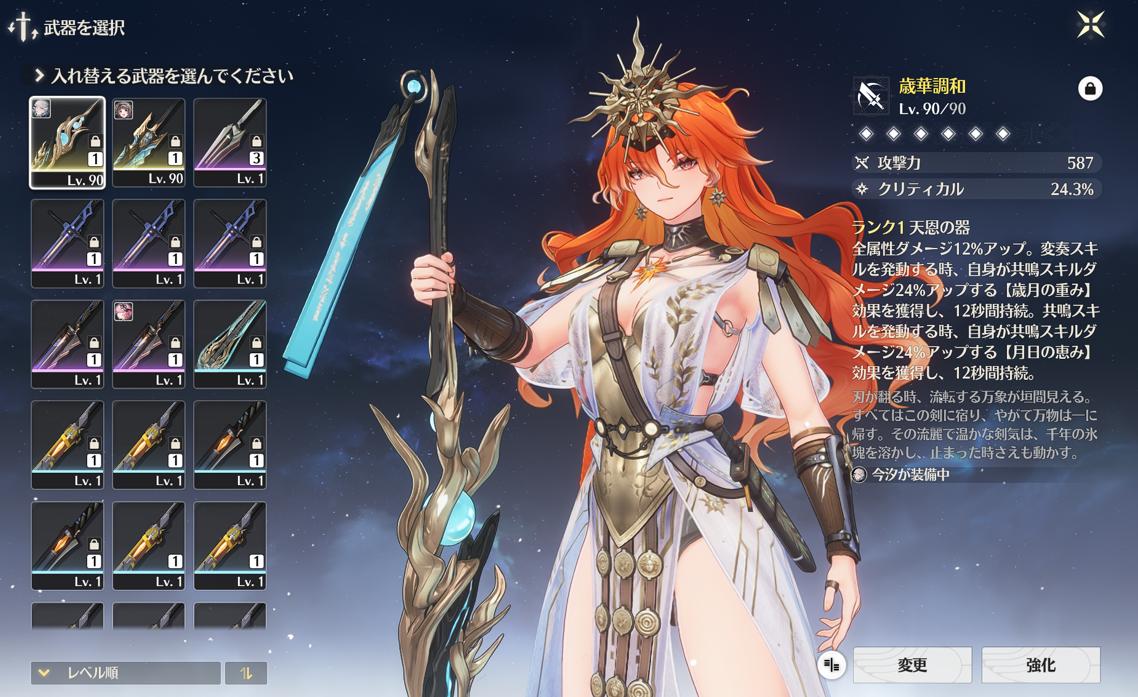Click the 変更 button
The width and height of the screenshot is (1138, 697).
(x=912, y=665)
